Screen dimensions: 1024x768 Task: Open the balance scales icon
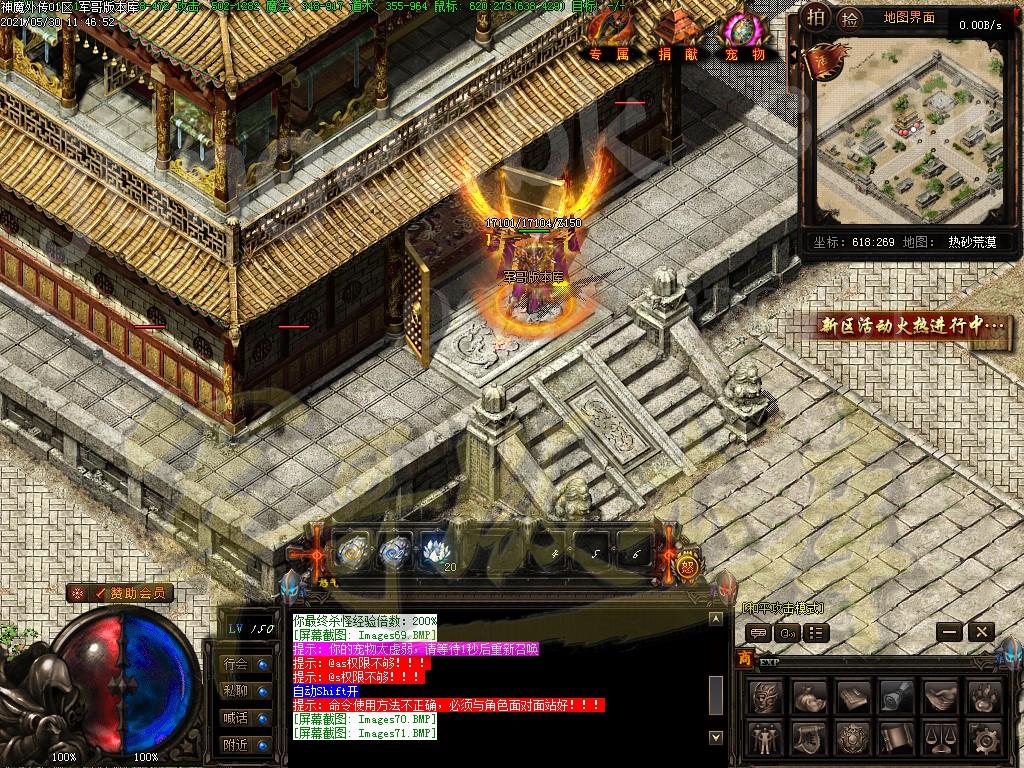[x=941, y=738]
